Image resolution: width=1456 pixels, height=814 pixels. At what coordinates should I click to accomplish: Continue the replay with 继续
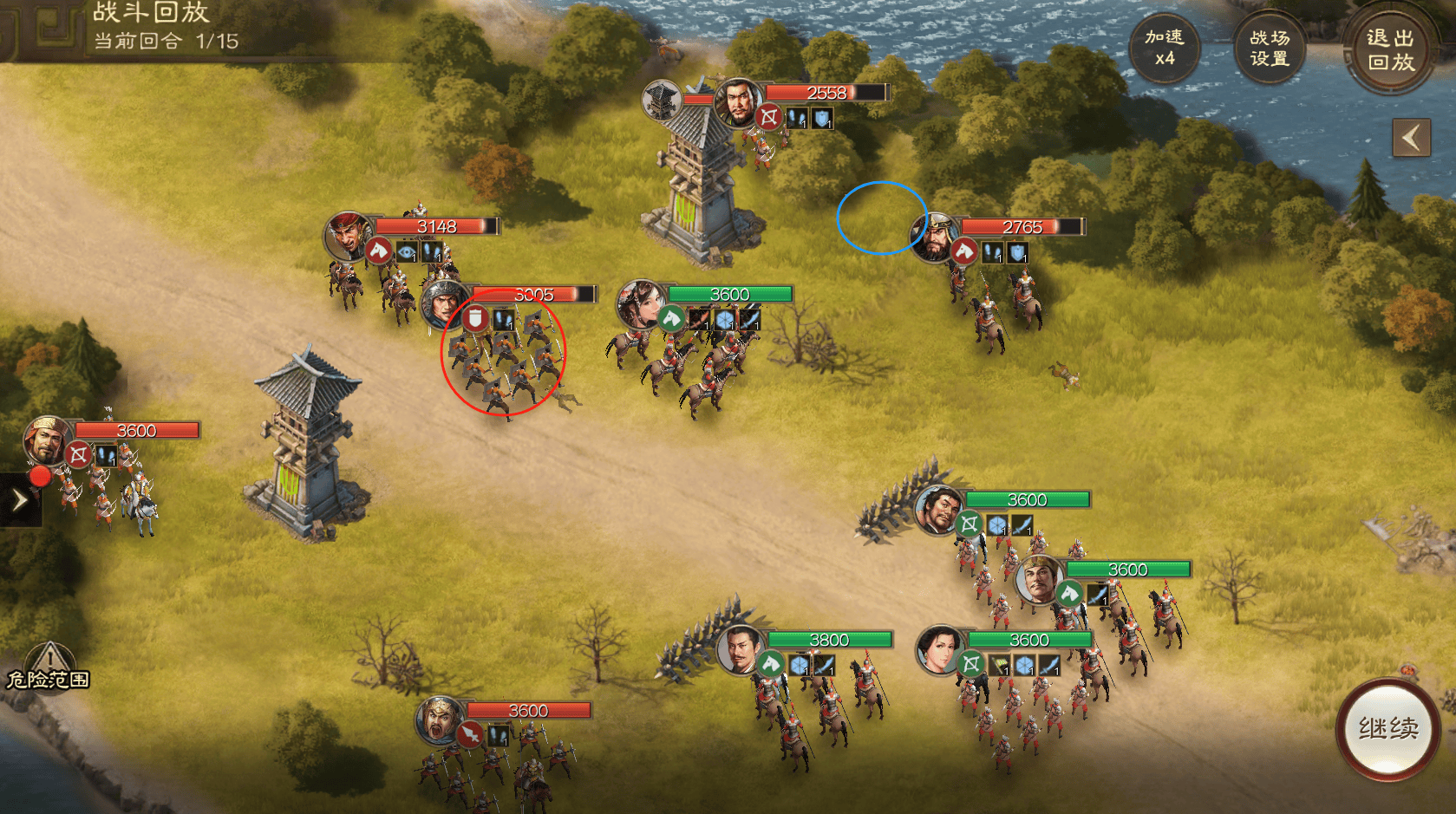click(1387, 729)
